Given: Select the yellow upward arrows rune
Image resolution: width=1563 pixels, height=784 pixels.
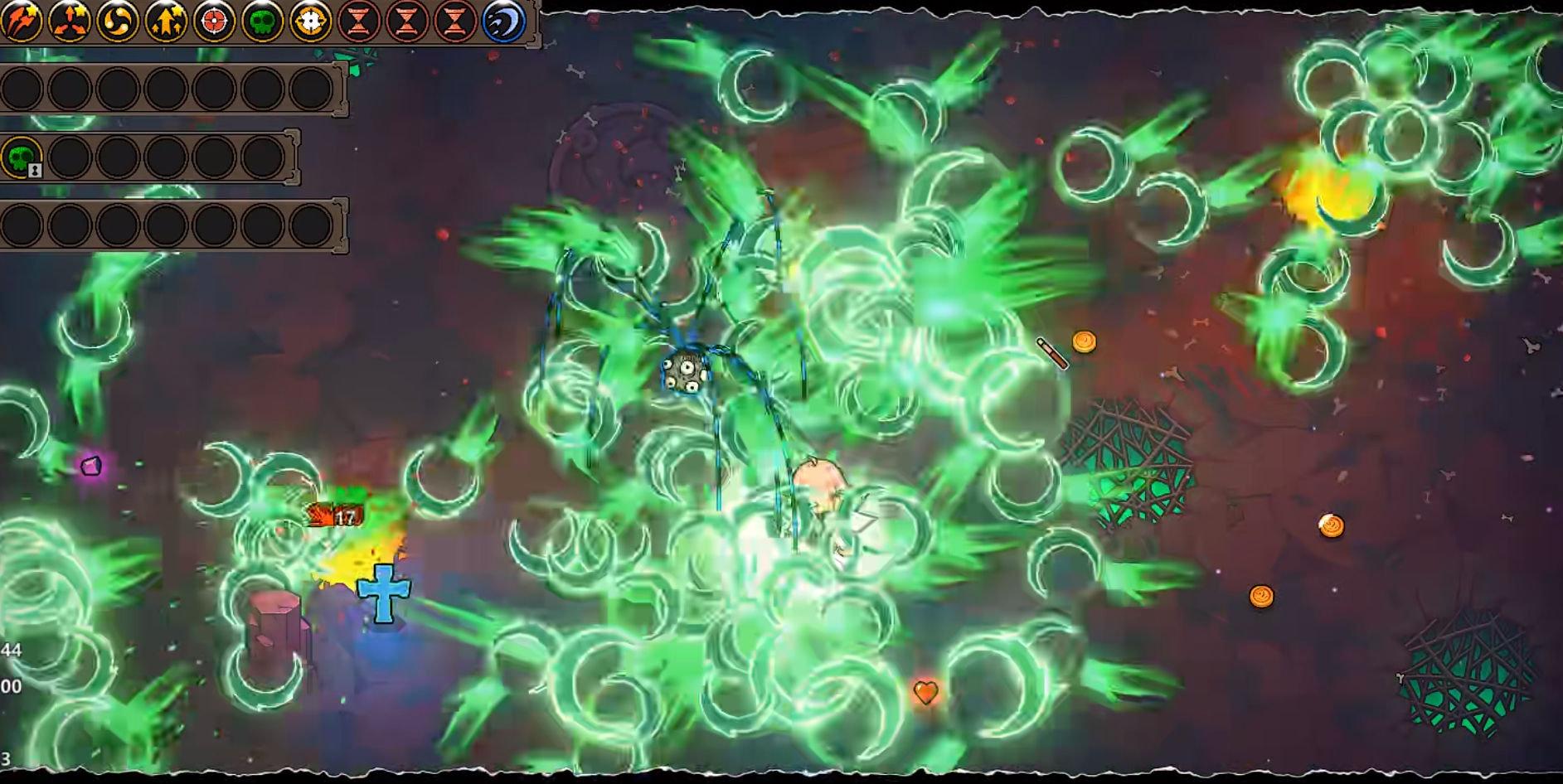Looking at the screenshot, I should point(166,21).
